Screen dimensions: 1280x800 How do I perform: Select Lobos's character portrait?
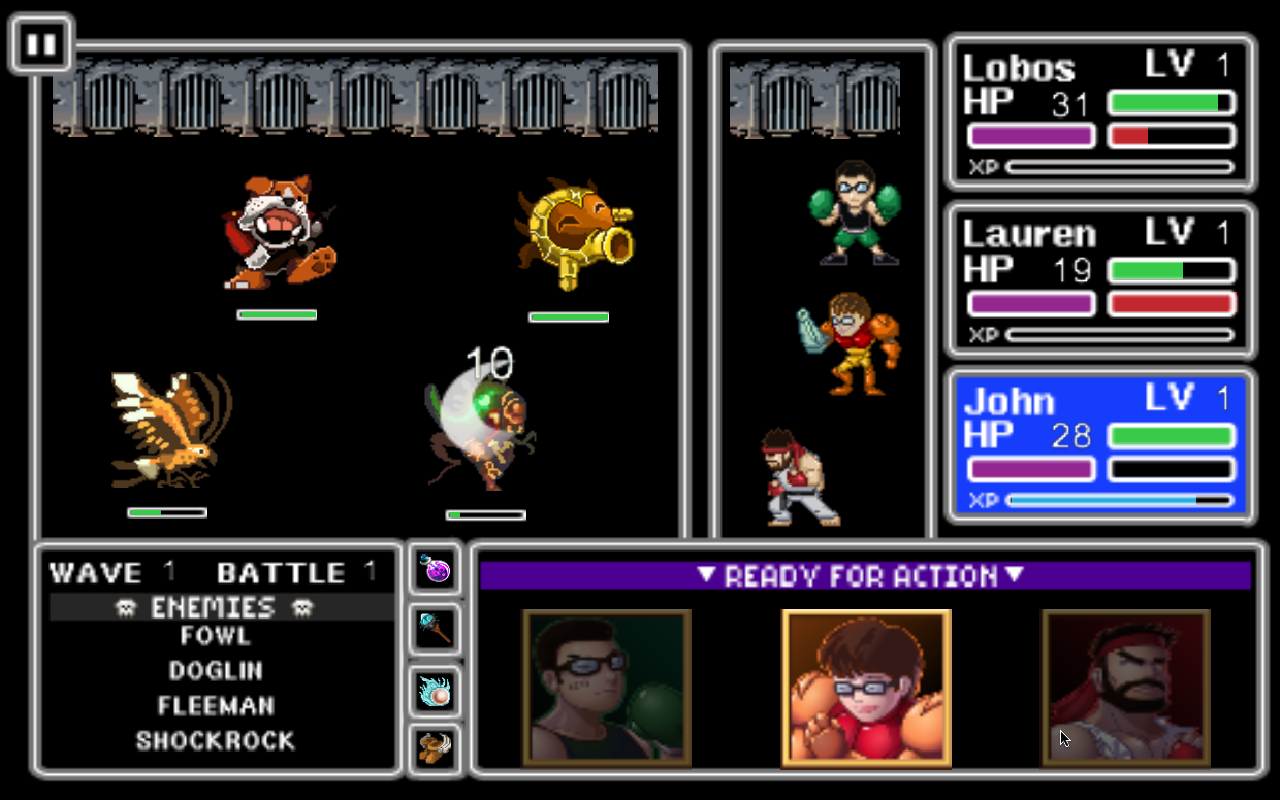coord(605,688)
